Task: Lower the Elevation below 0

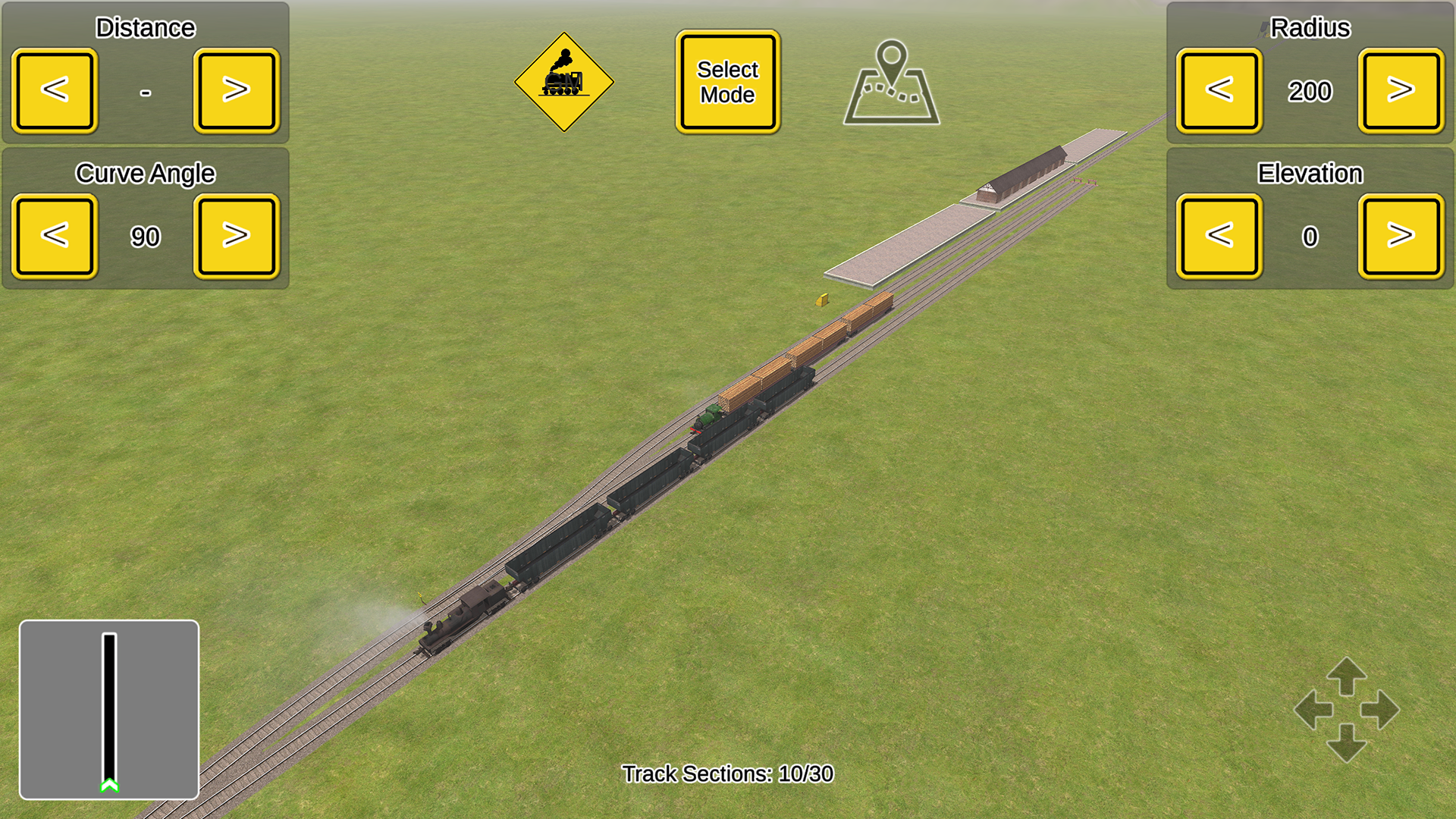Action: point(1219,236)
